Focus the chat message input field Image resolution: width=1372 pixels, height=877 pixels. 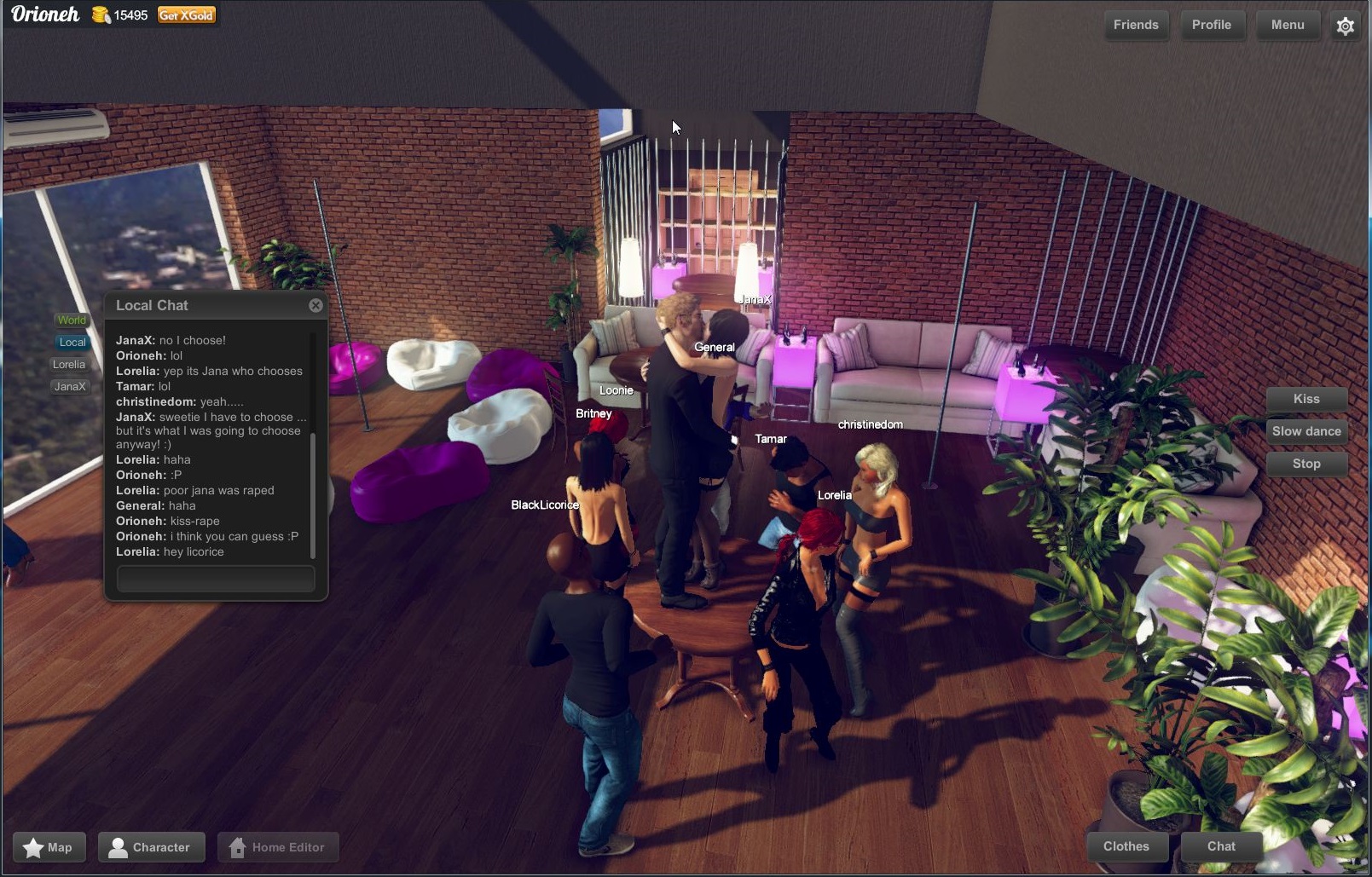coord(216,579)
